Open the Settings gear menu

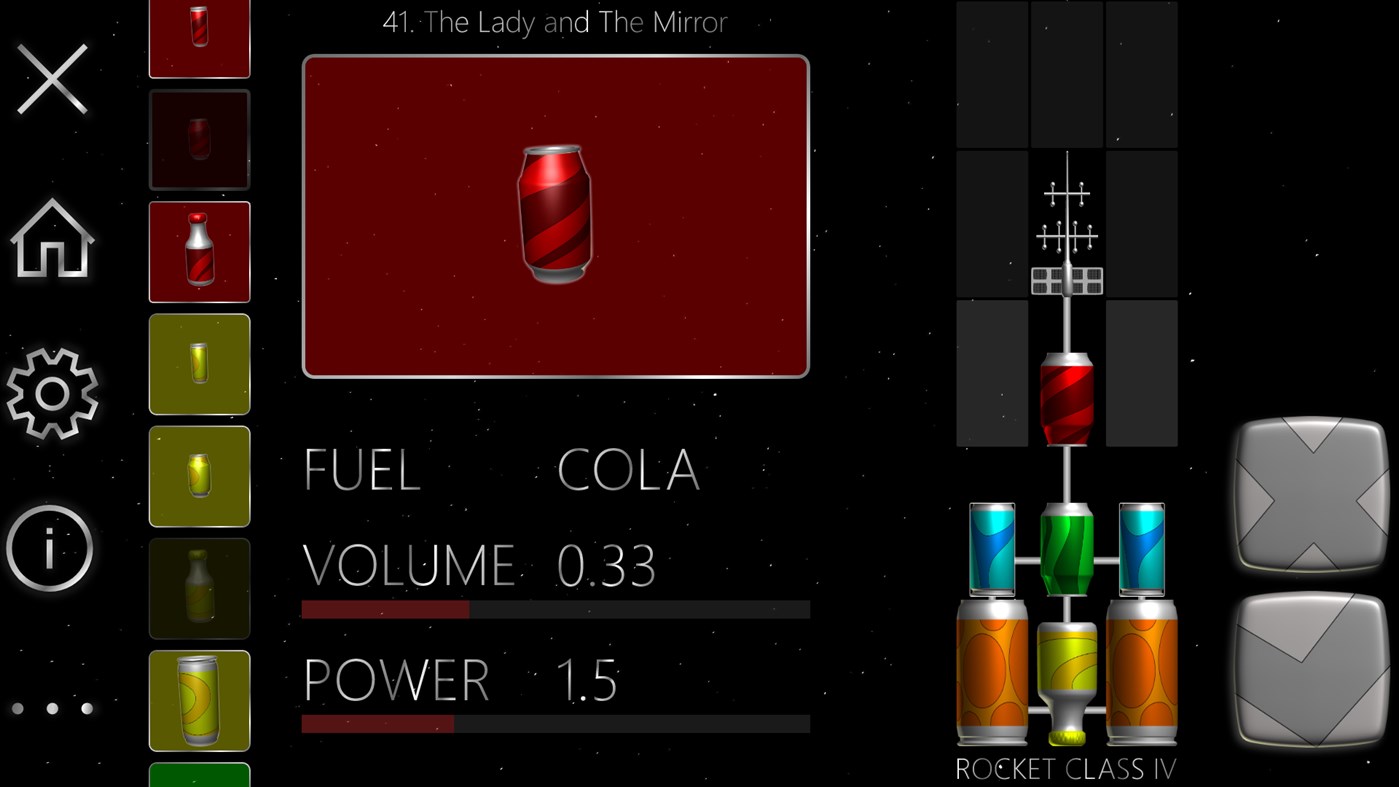click(x=52, y=394)
